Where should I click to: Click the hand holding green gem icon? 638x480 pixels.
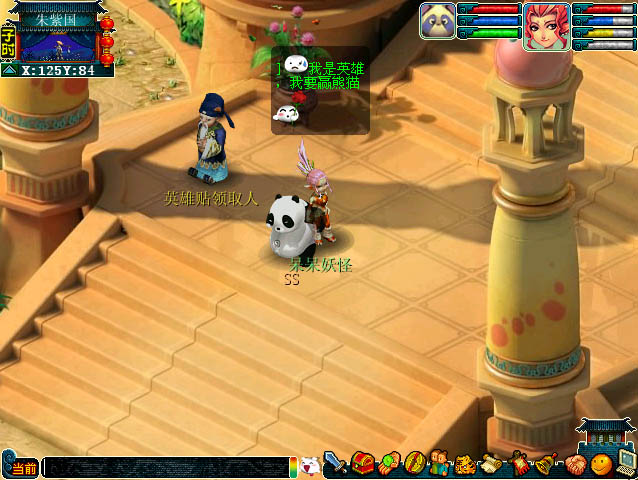[x=389, y=464]
